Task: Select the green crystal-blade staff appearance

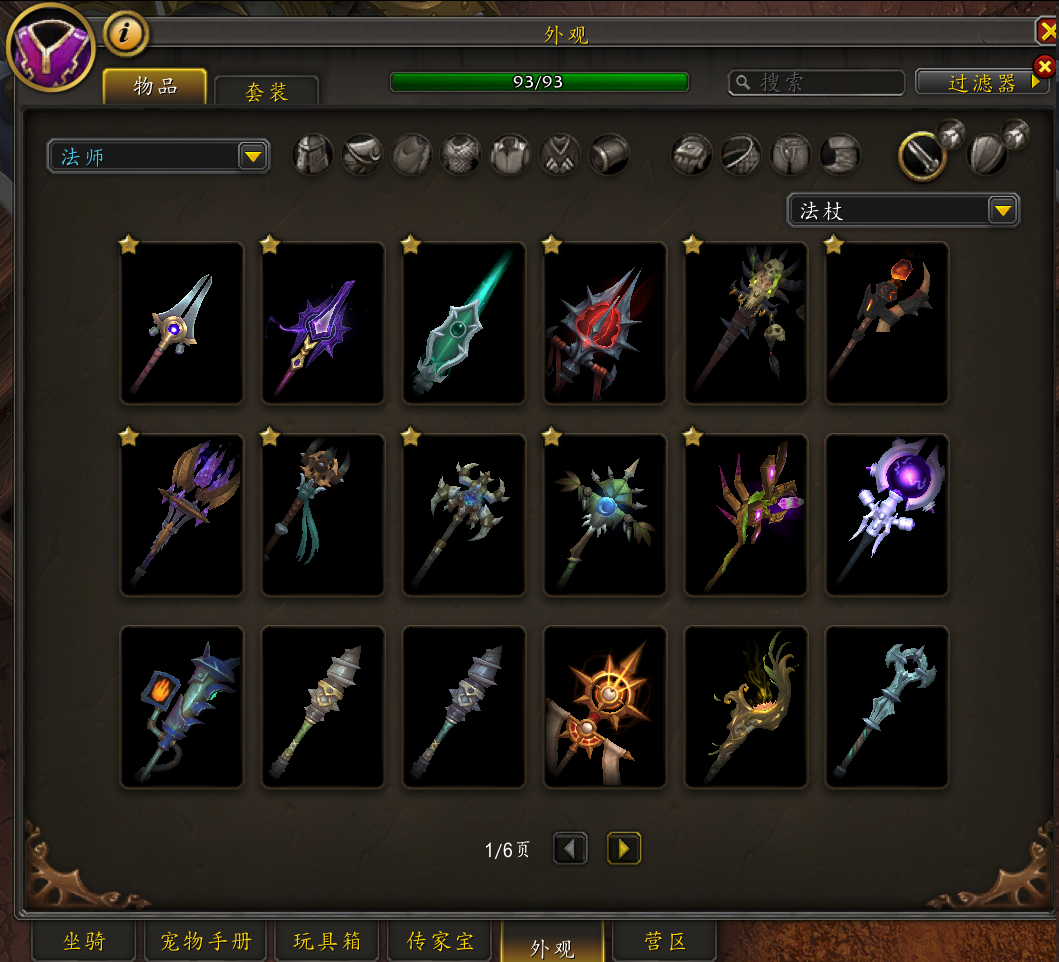Action: [464, 323]
